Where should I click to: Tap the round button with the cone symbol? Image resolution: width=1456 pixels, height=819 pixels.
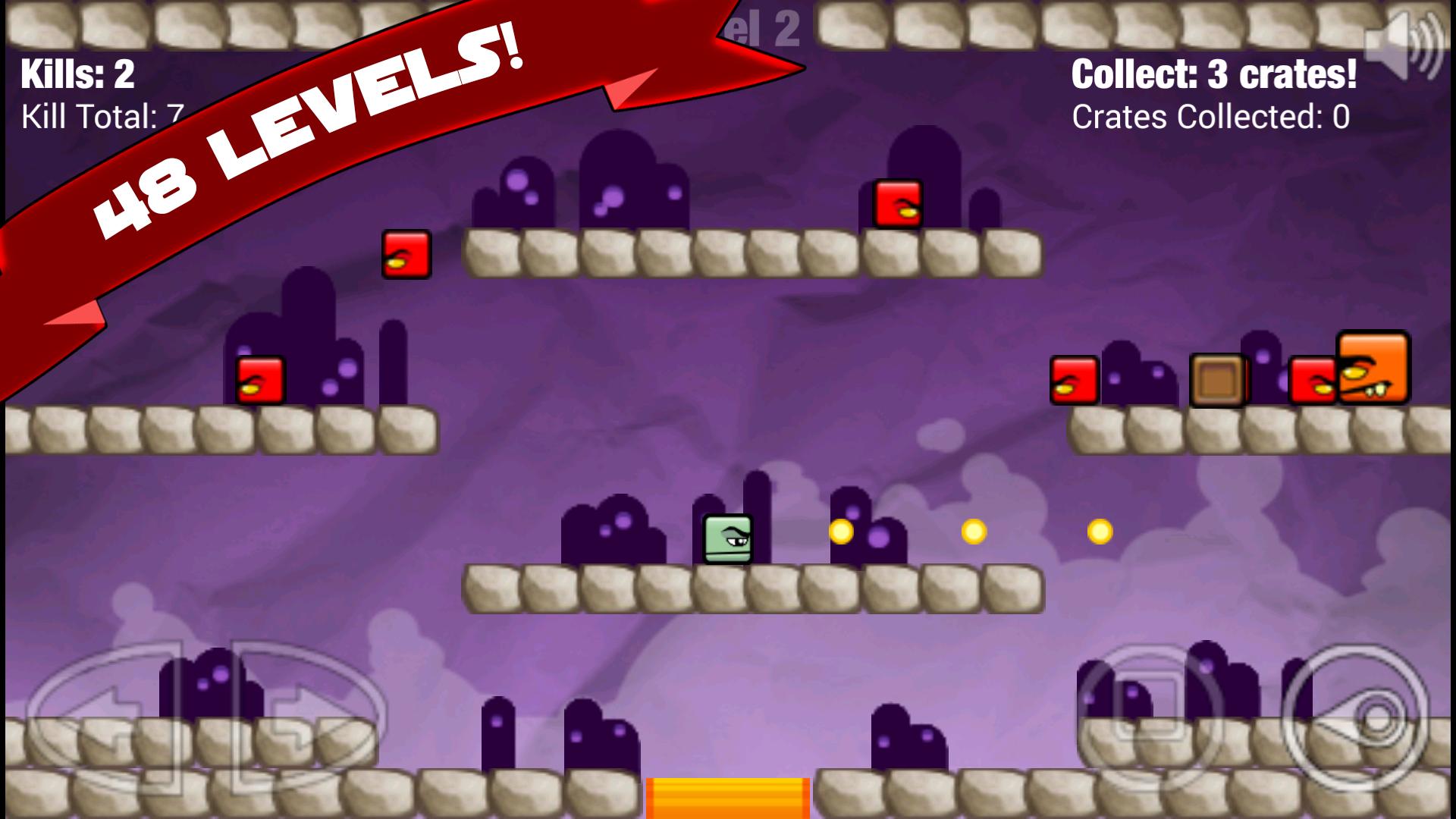point(1357,714)
